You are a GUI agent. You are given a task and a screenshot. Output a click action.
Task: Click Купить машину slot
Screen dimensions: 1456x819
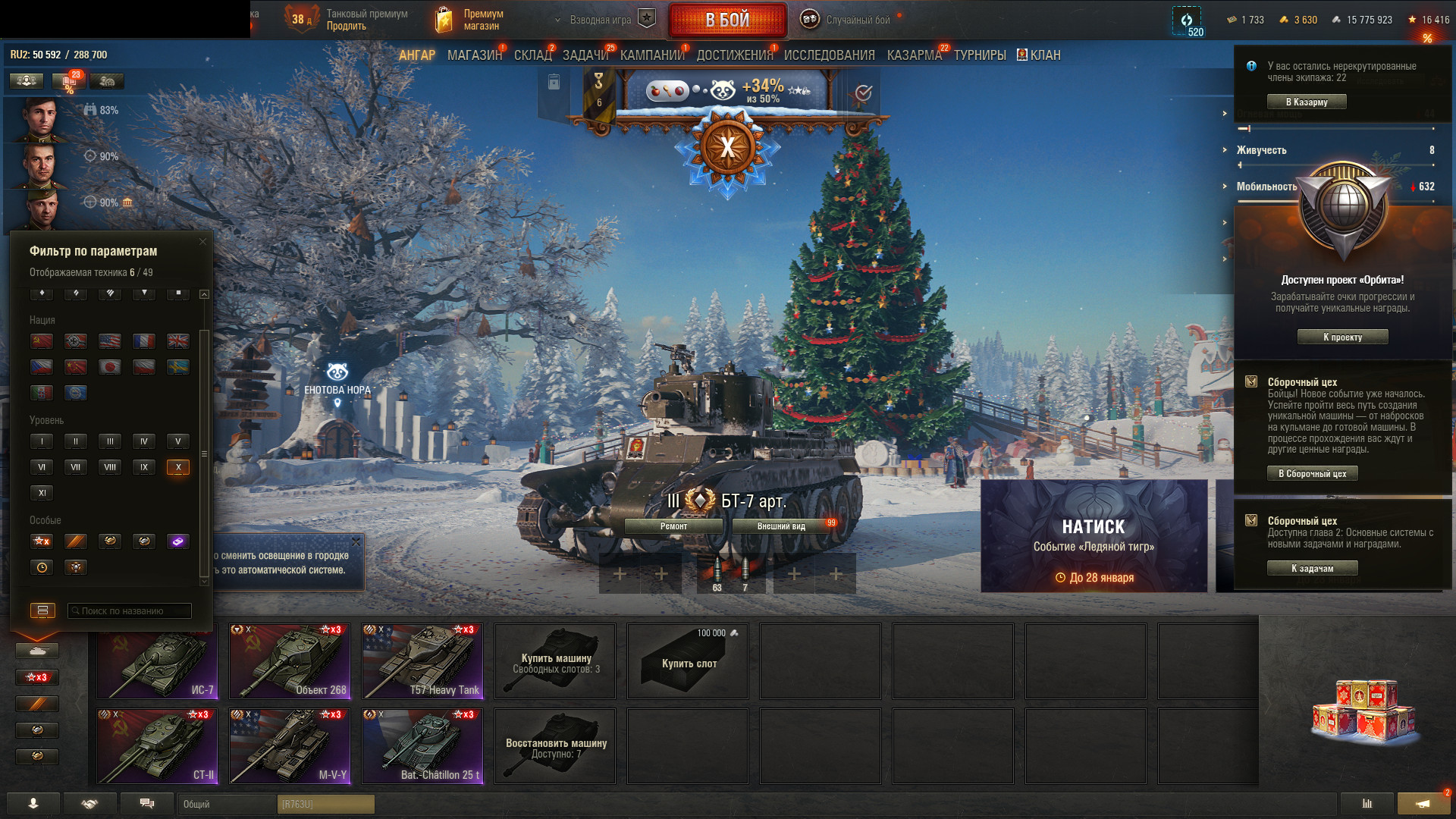pyautogui.click(x=555, y=661)
